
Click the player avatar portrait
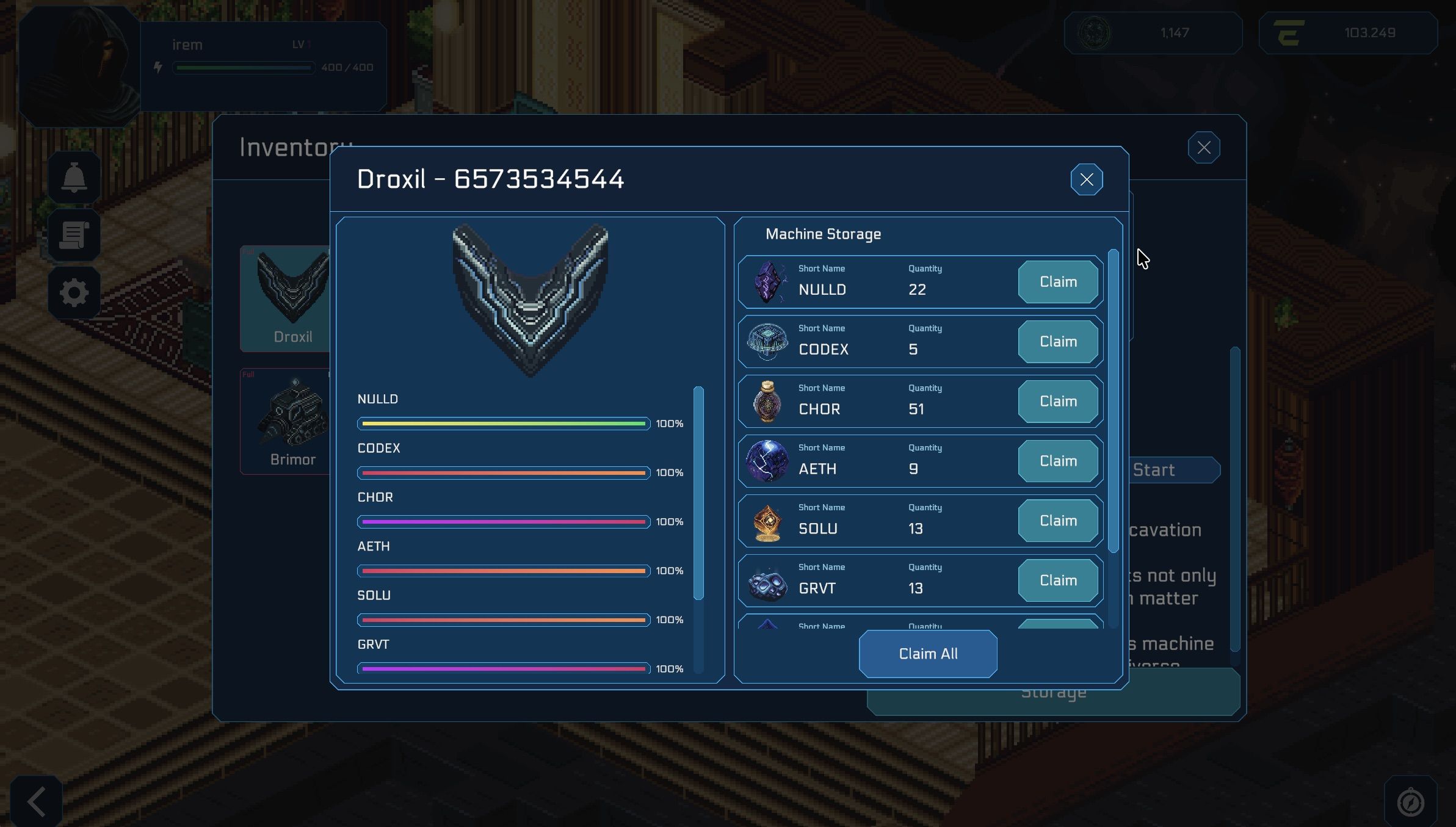pos(79,66)
